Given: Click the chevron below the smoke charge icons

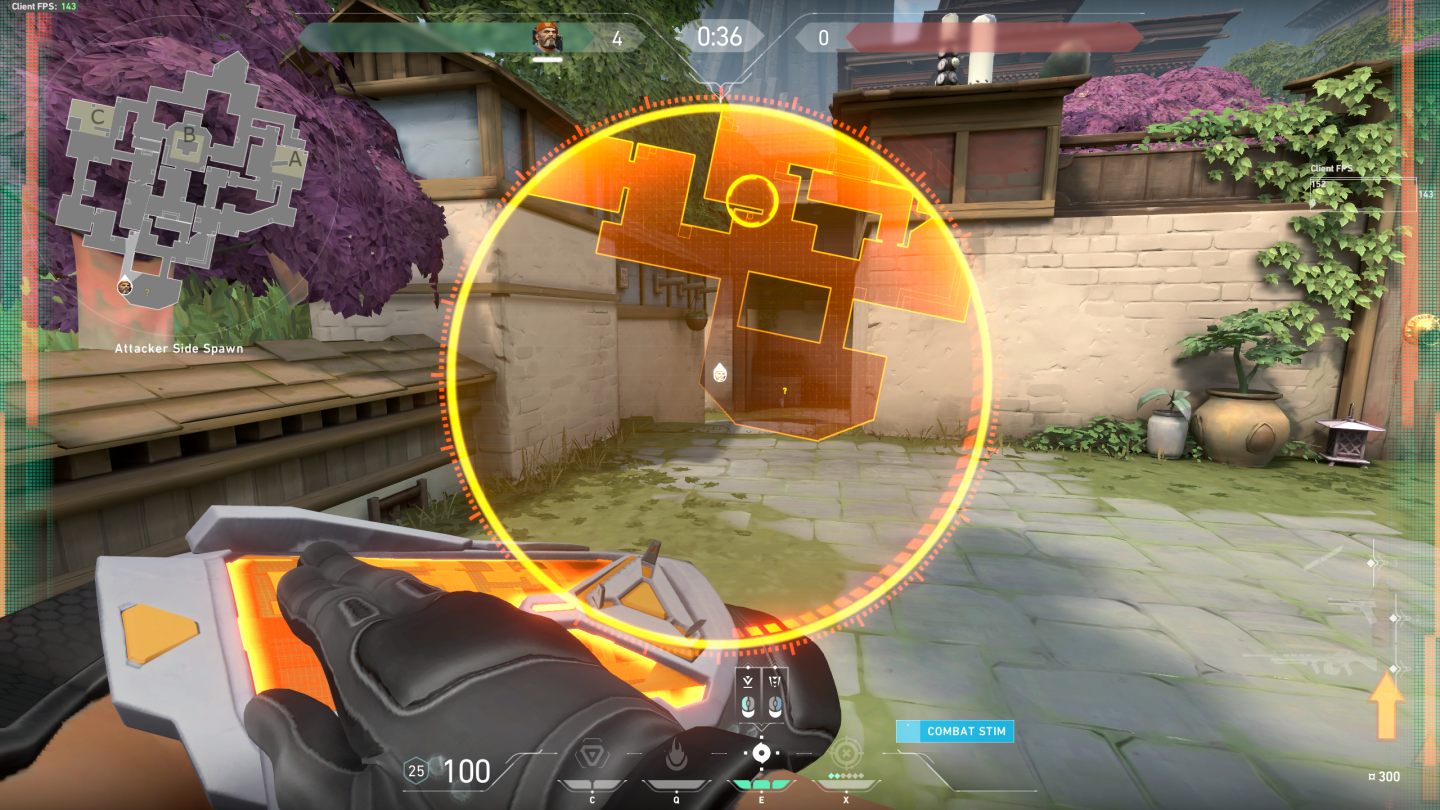Looking at the screenshot, I should [x=762, y=728].
